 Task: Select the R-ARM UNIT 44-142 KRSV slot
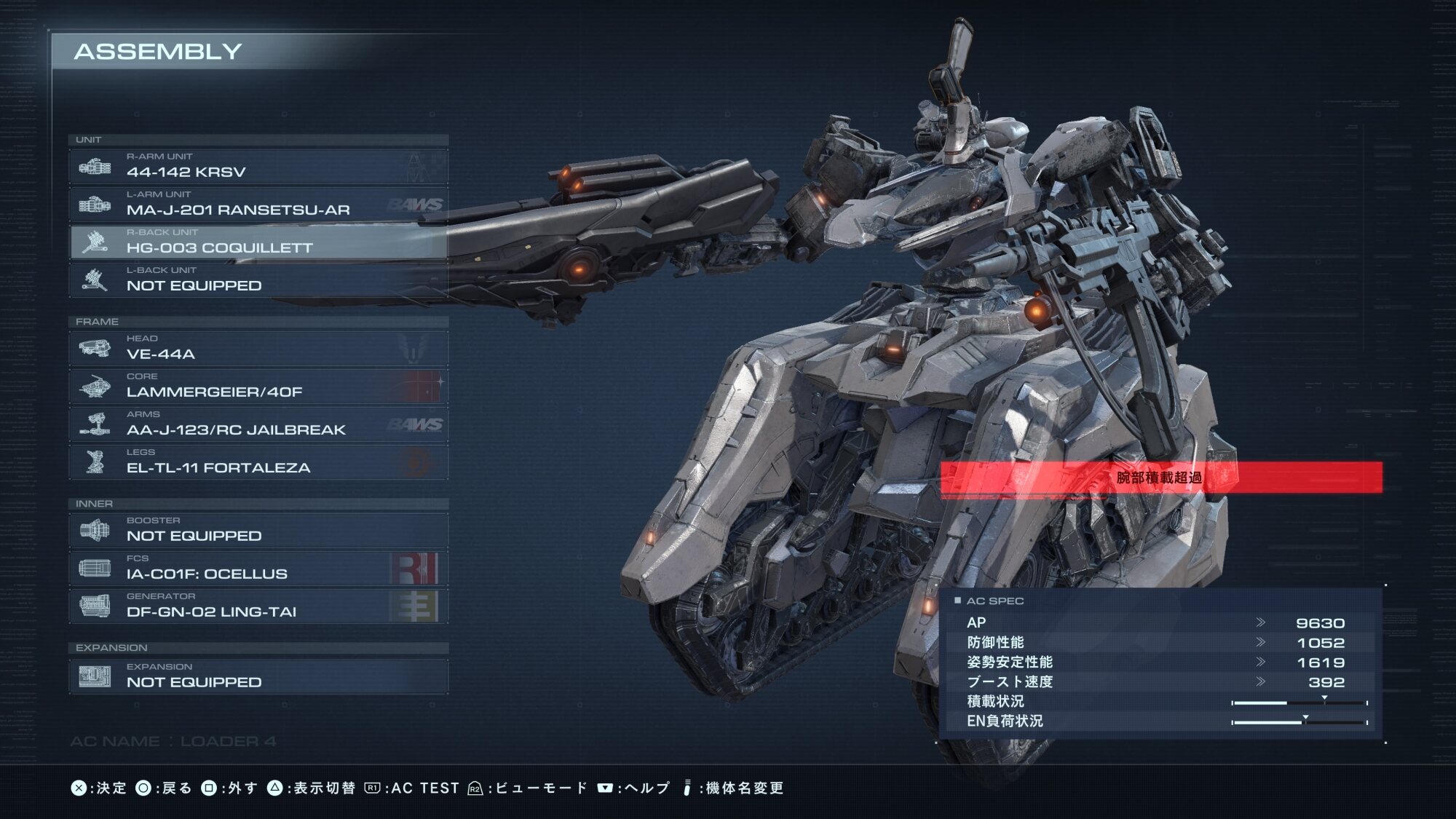point(258,167)
